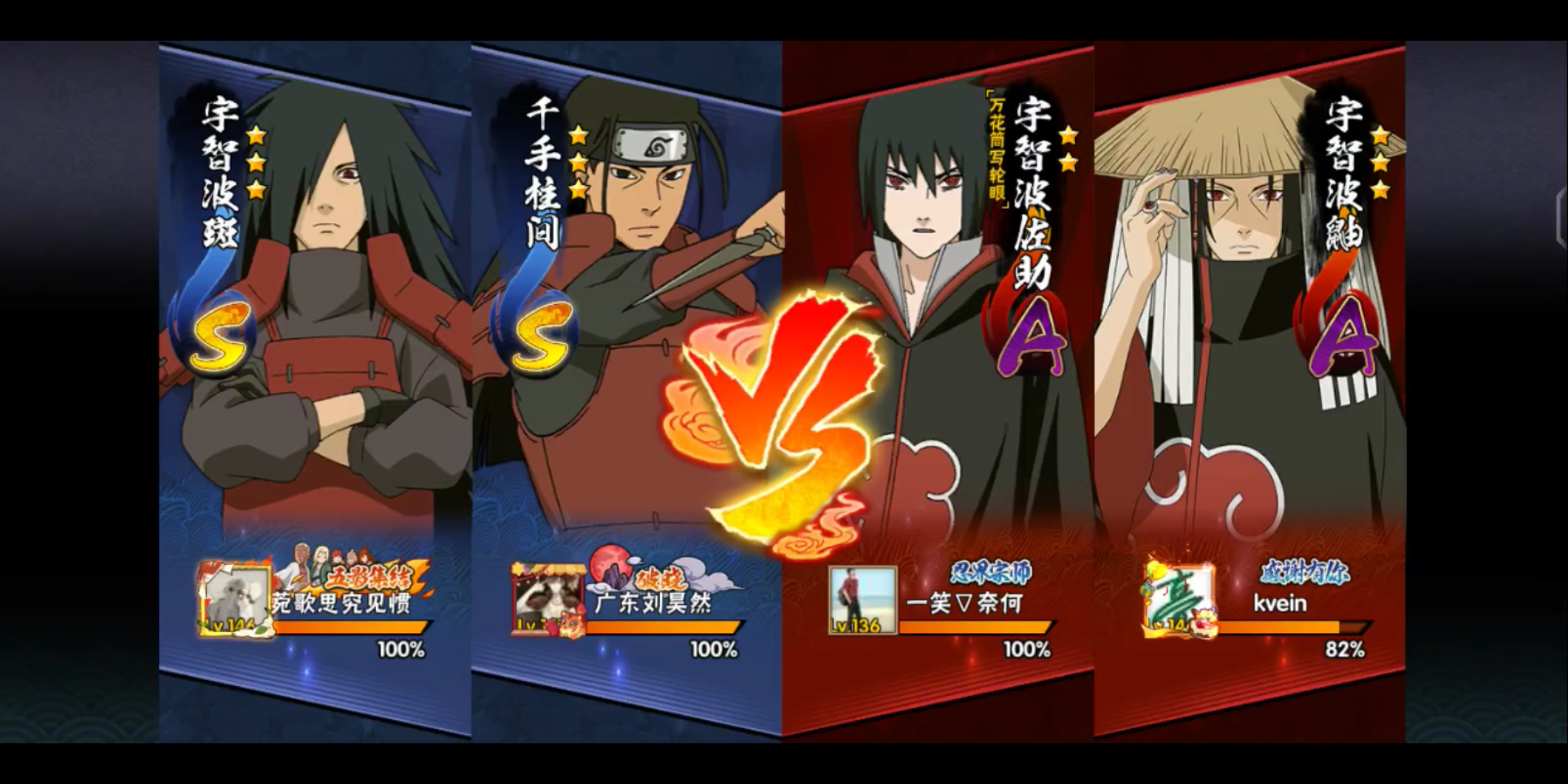View kvein's player avatar
1568x784 pixels.
tap(1175, 600)
